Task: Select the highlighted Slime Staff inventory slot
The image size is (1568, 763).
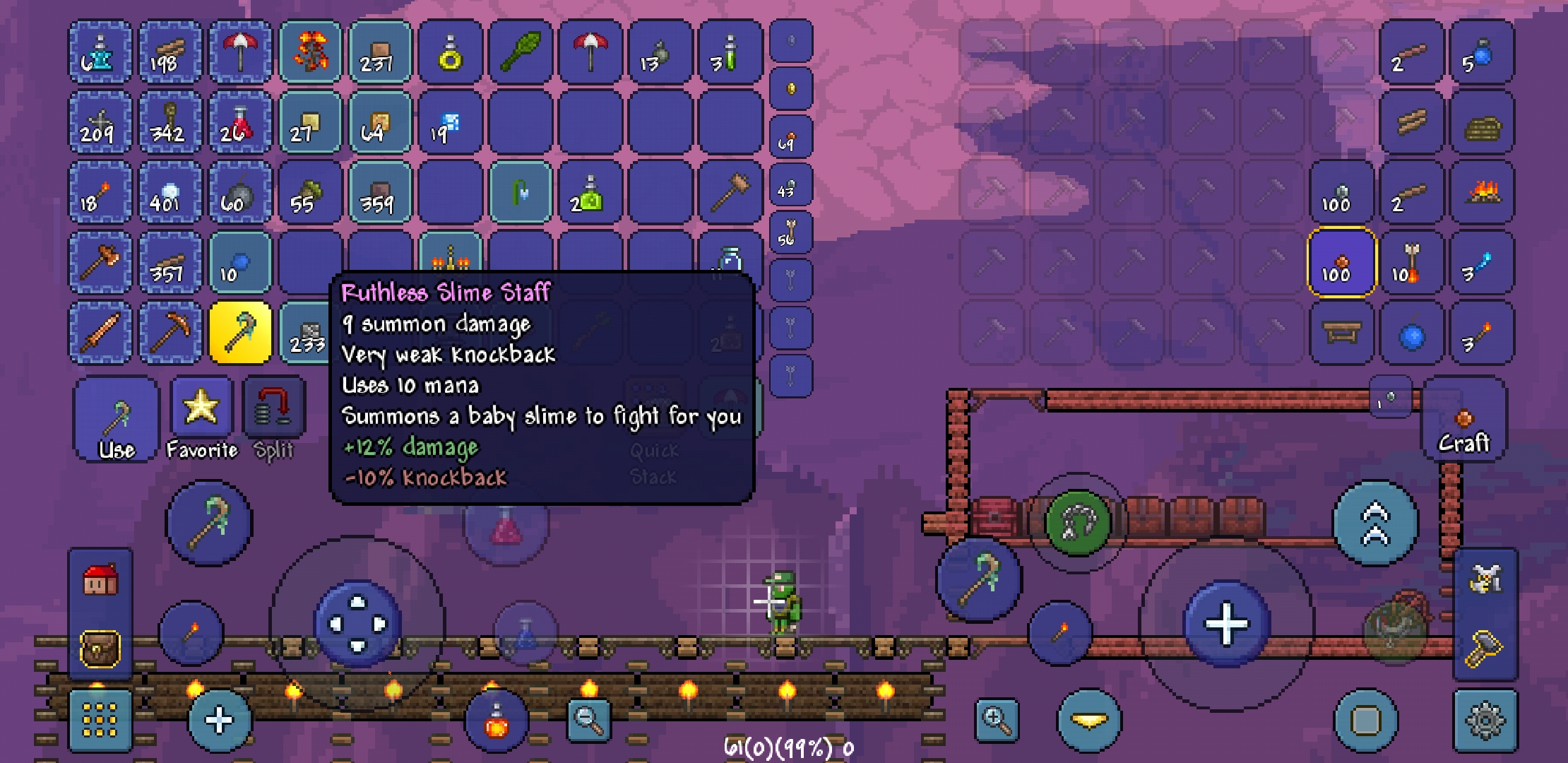Action: [x=240, y=332]
